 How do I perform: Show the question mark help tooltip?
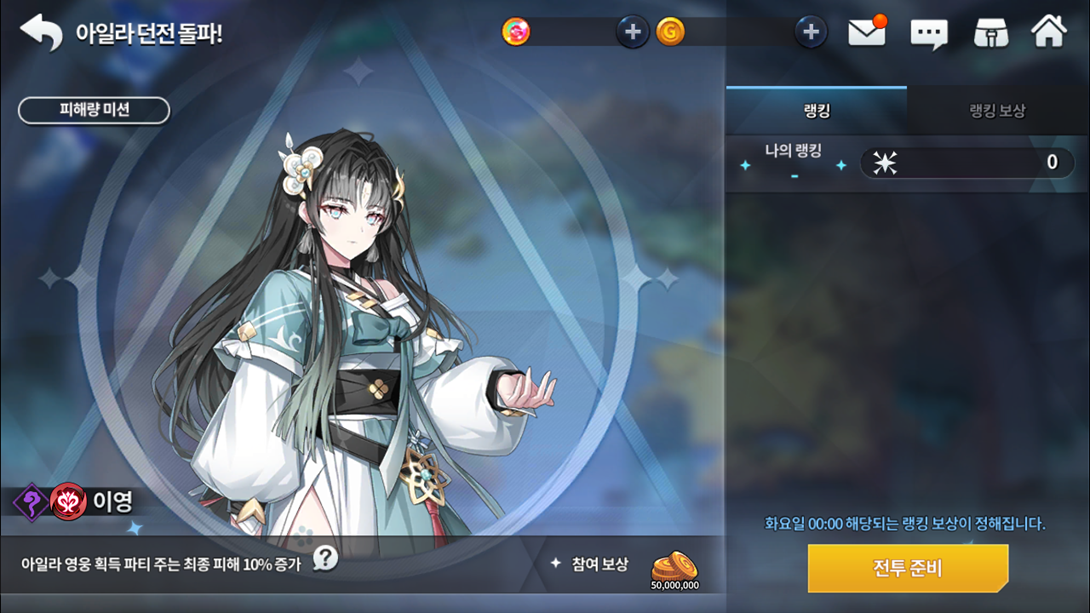click(x=325, y=558)
